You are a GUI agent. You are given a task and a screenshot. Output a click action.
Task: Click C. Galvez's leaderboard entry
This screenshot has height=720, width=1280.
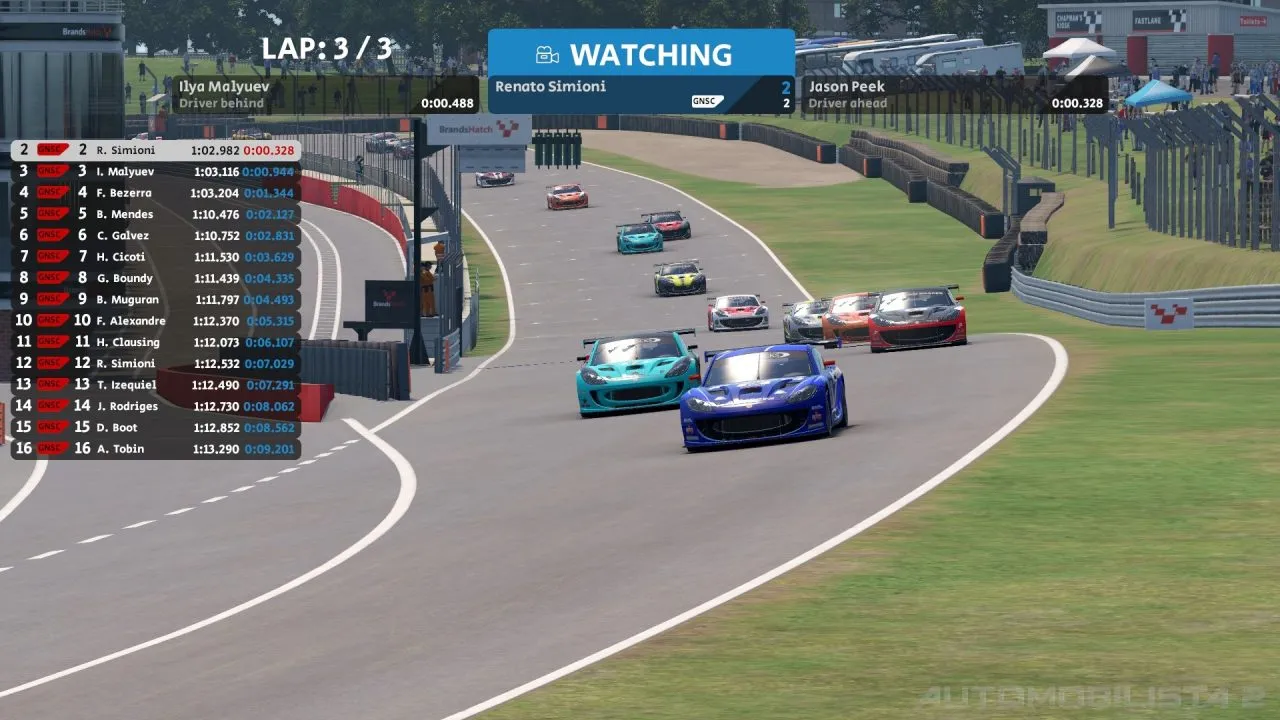[155, 236]
